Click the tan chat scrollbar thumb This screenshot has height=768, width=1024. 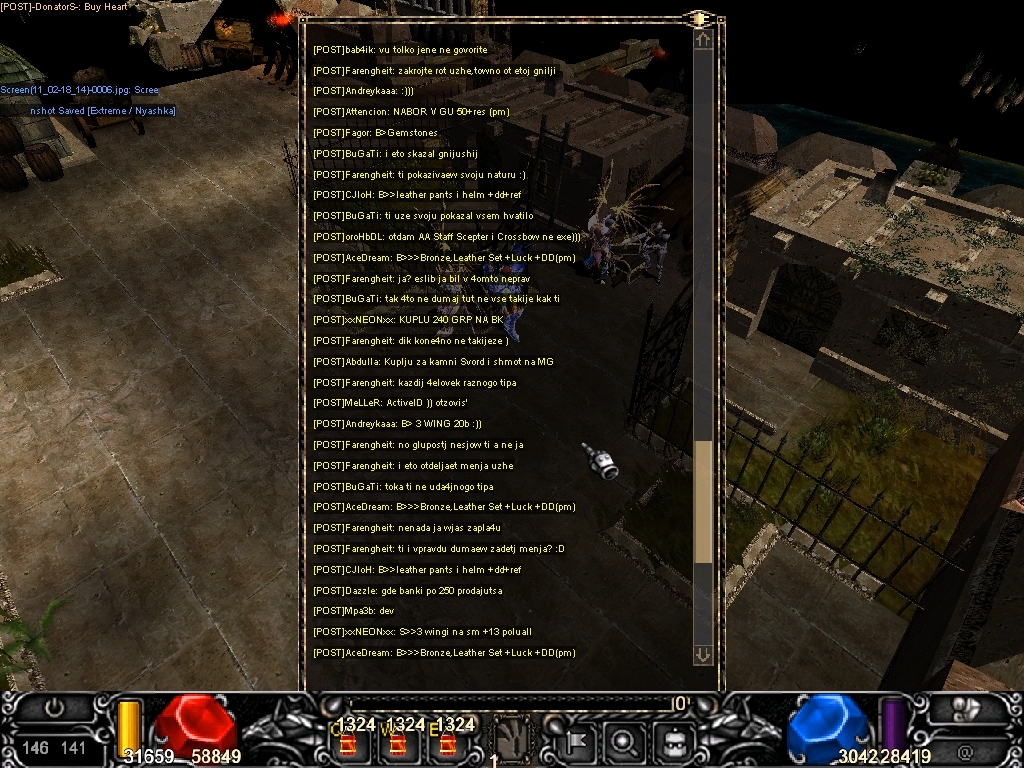click(703, 501)
